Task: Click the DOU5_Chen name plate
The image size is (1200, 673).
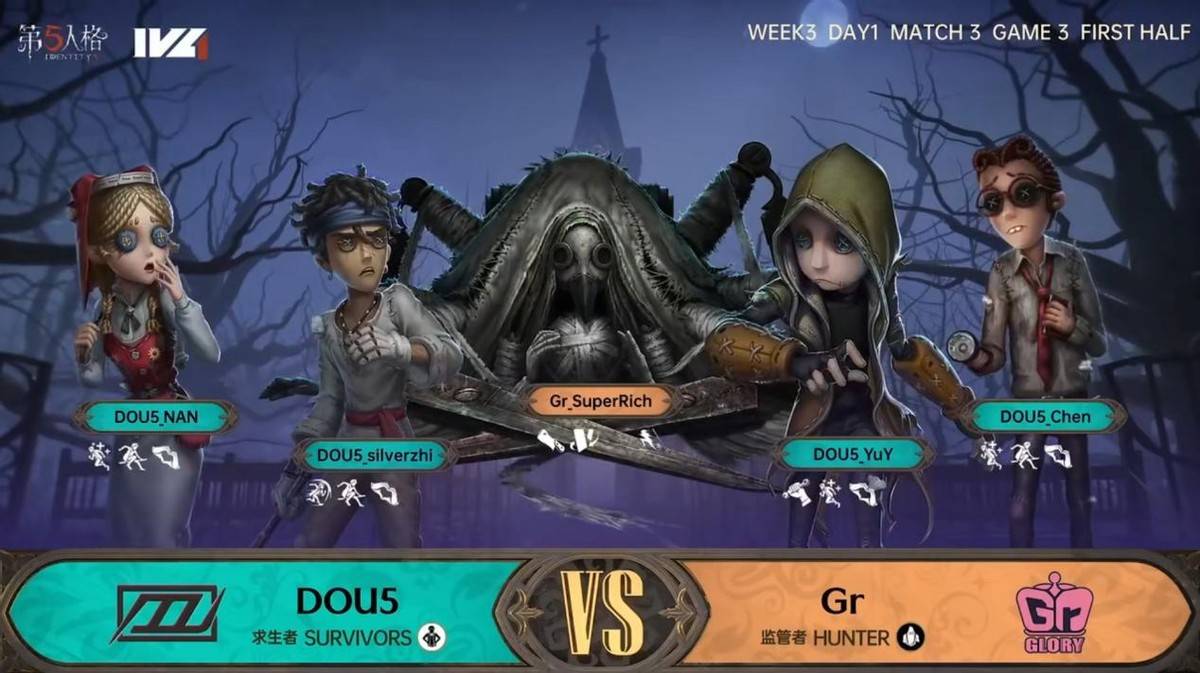Action: click(1044, 417)
